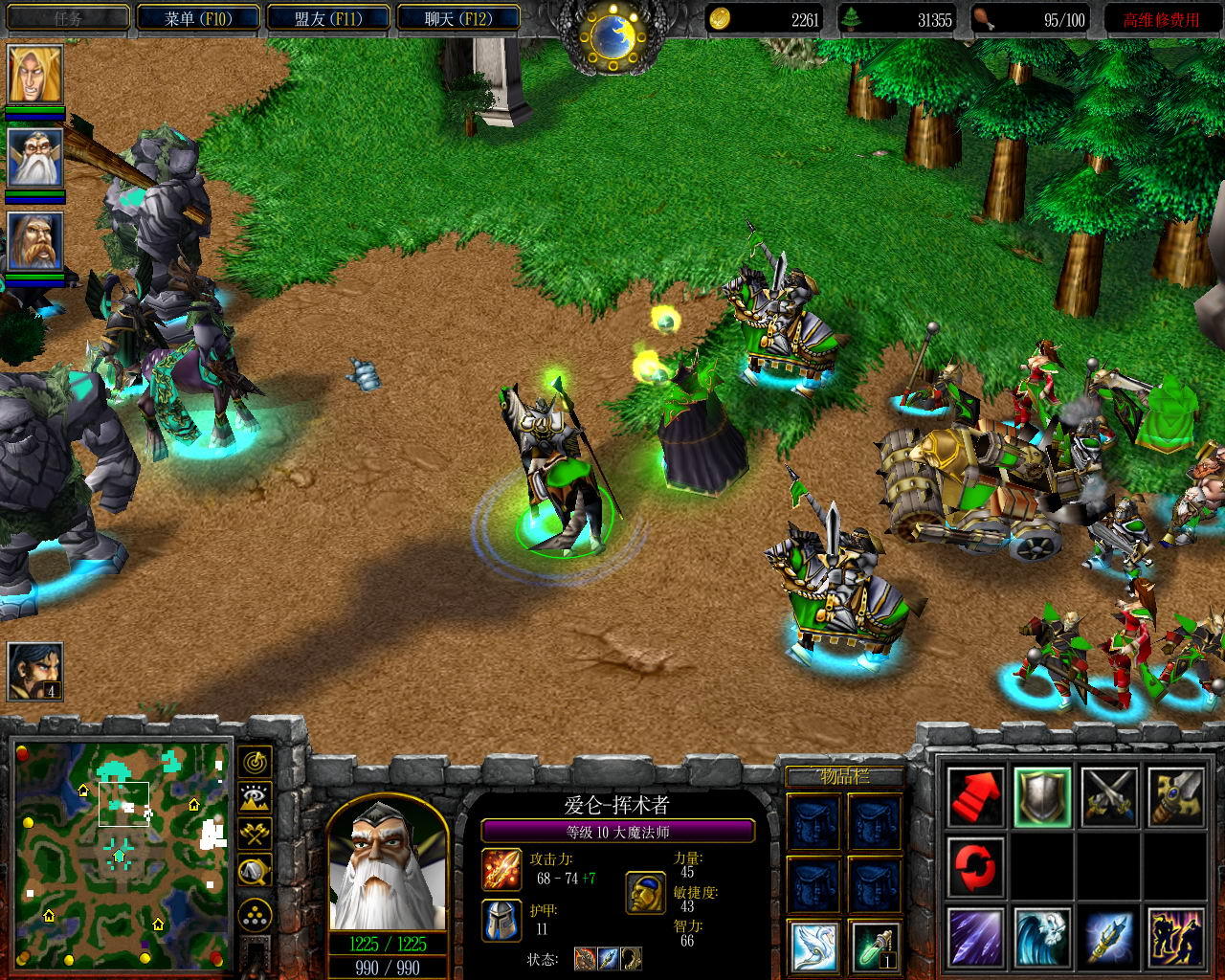
Task: Use the green potion in inventory
Action: coord(875,946)
